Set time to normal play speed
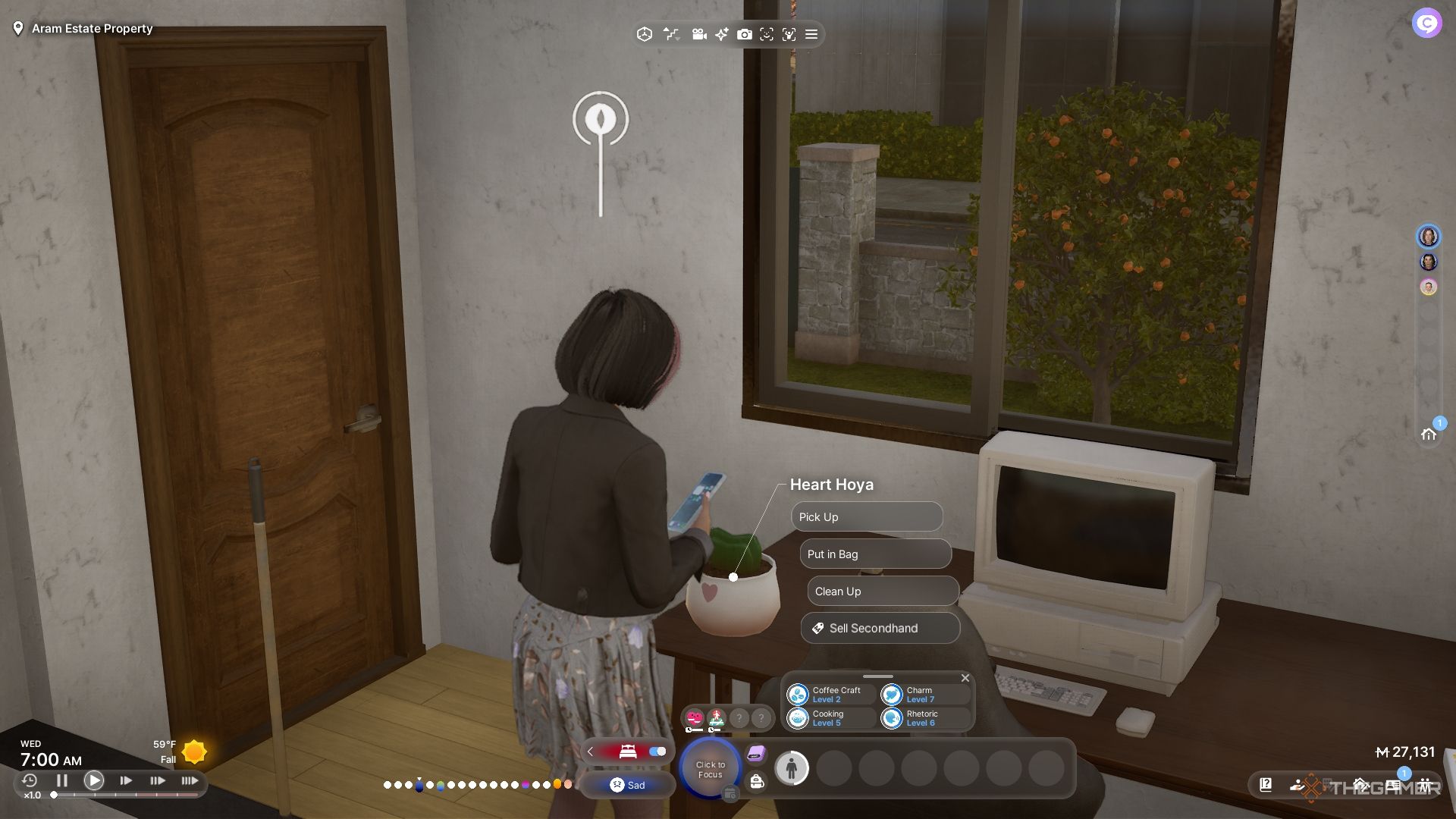 (x=94, y=780)
